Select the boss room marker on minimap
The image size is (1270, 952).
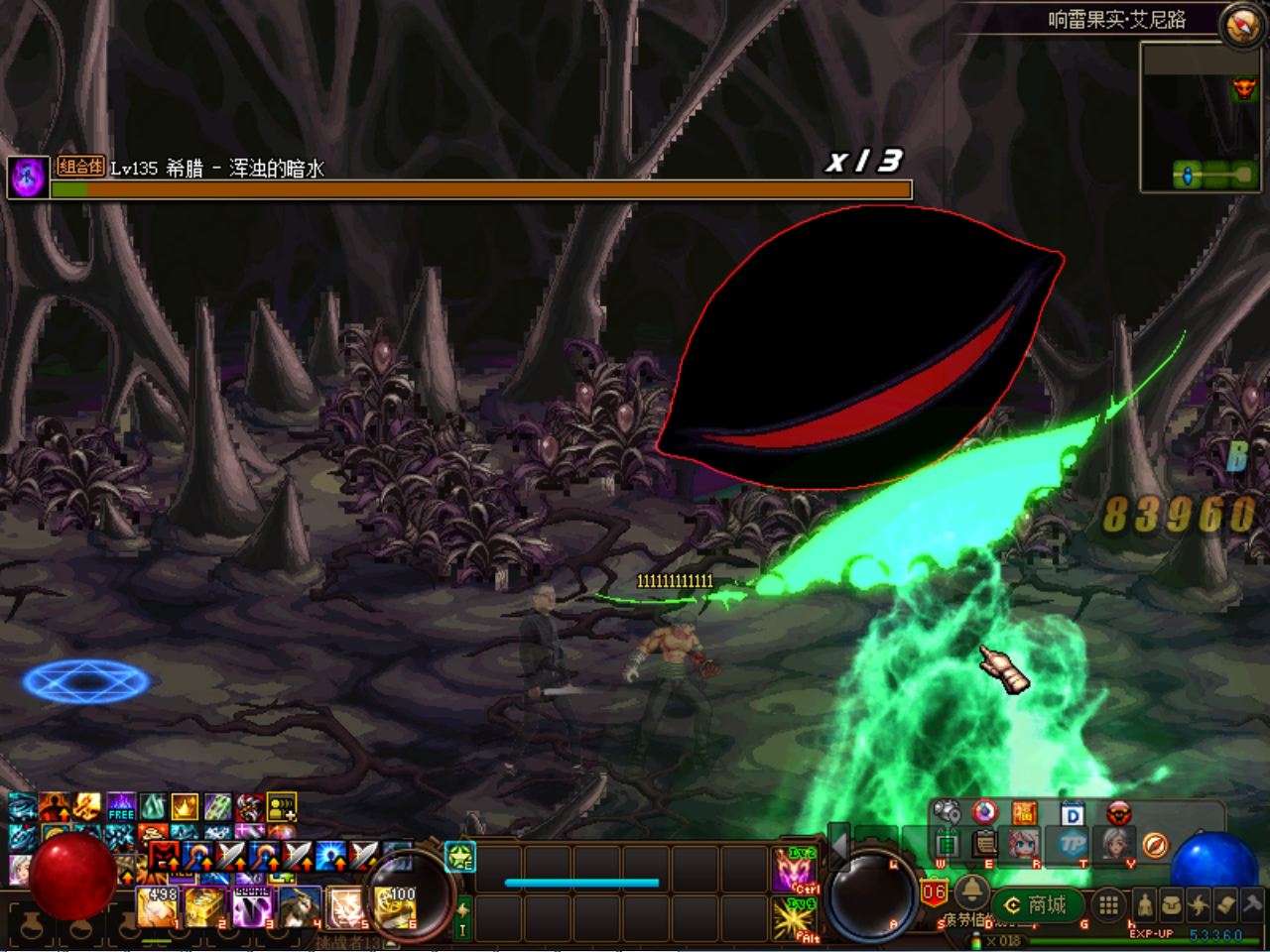(x=1243, y=90)
